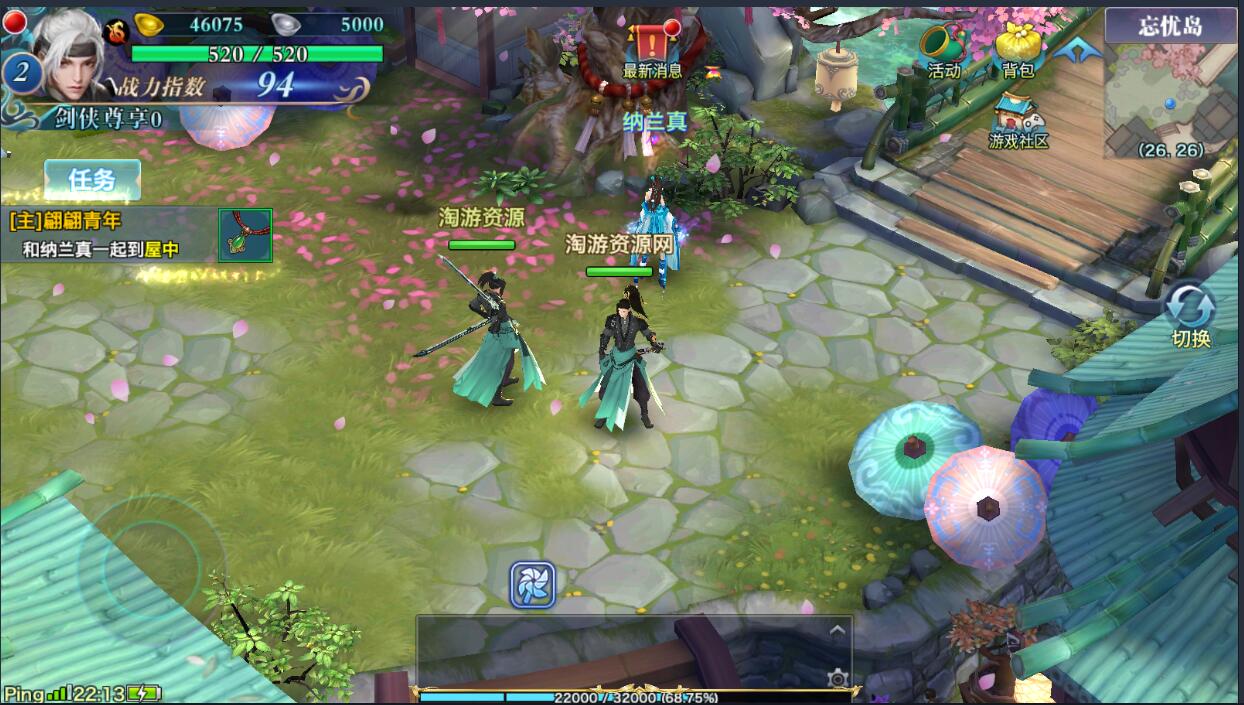Open chat settings gear icon
The image size is (1244, 705).
coord(838,679)
